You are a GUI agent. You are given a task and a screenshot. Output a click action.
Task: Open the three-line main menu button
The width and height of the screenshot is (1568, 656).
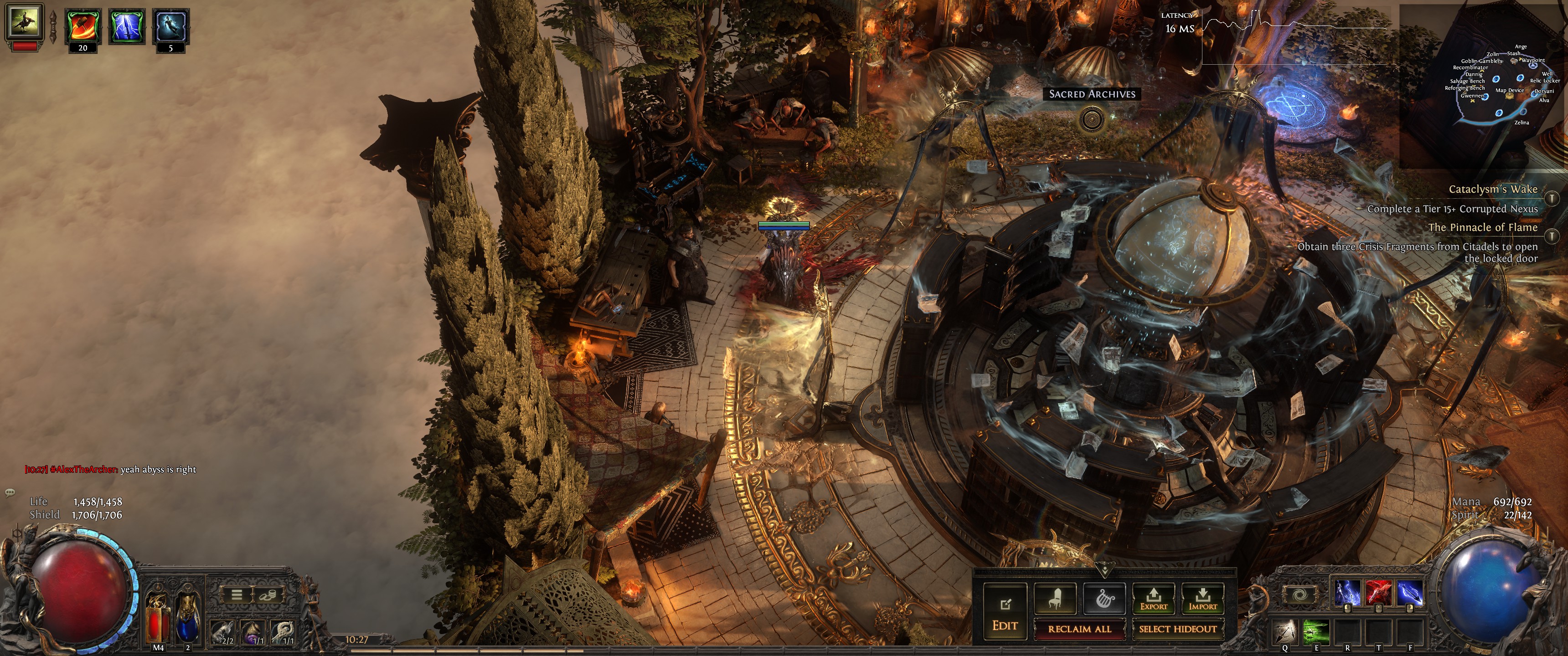tap(237, 594)
